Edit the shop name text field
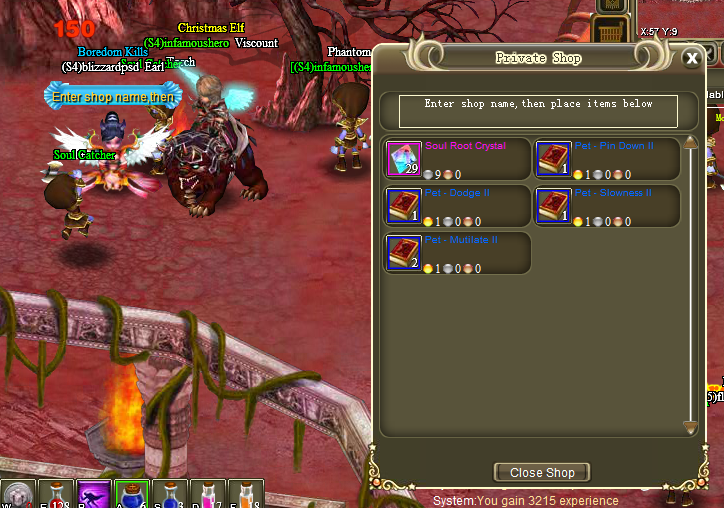 (538, 110)
